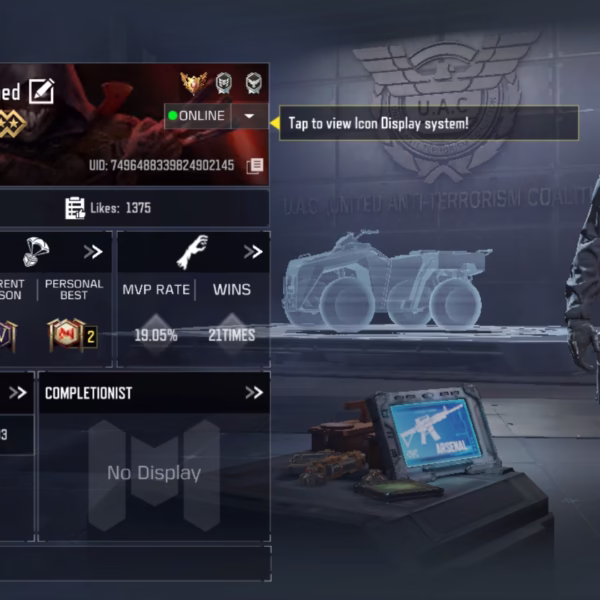Expand the parachute battle royale stats panel
This screenshot has height=600, width=600.
(x=93, y=252)
